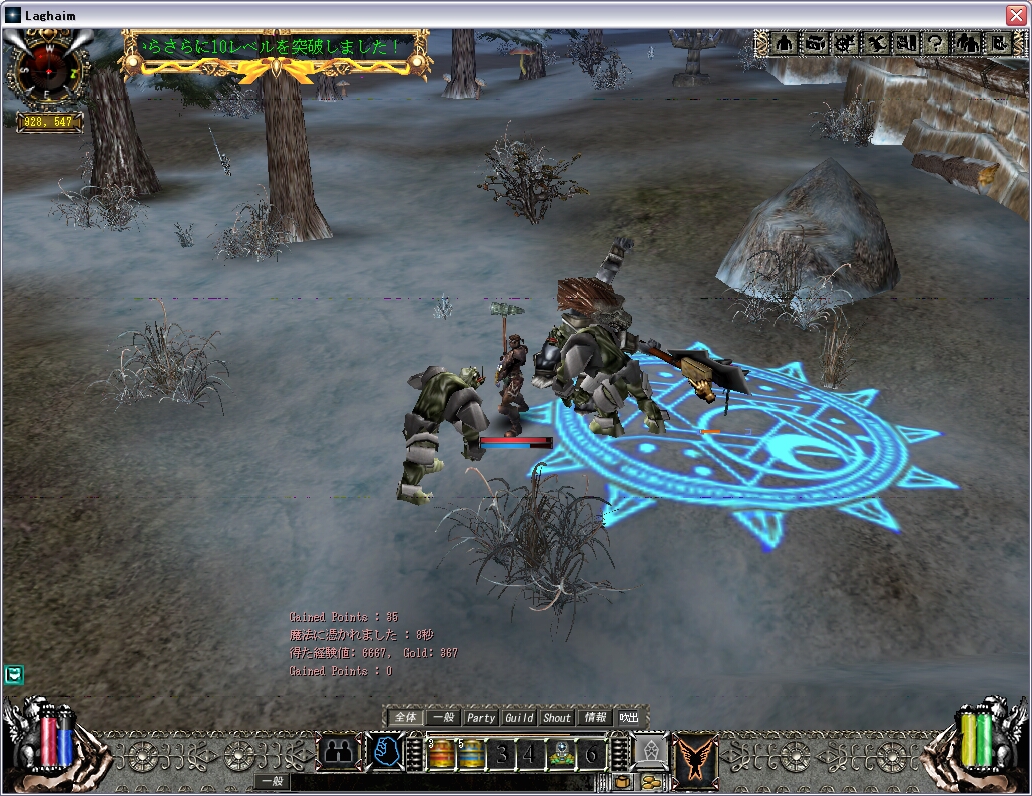This screenshot has width=1032, height=796.
Task: Switch chat to the 全体 tab
Action: coord(405,717)
